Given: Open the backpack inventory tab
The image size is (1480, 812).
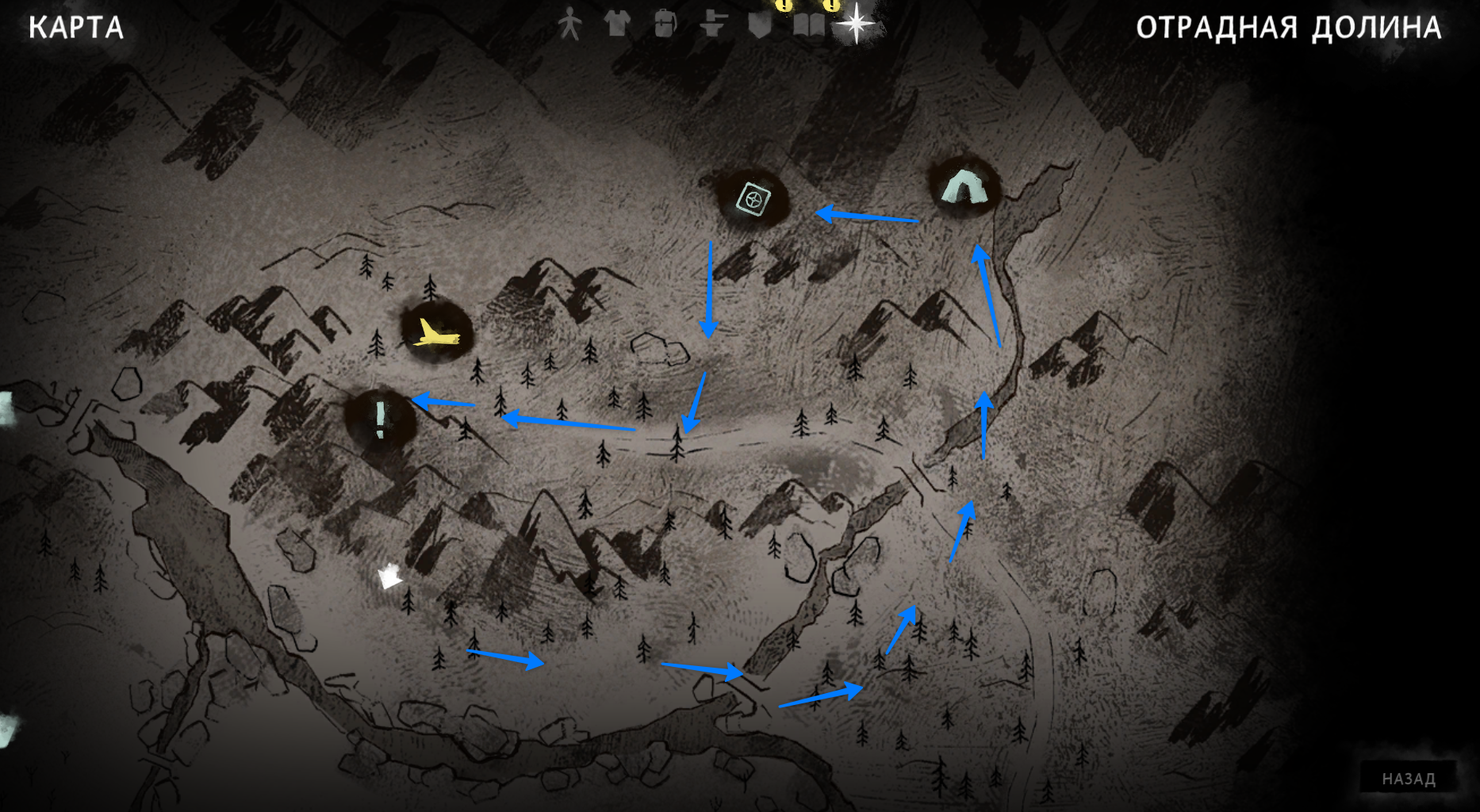Looking at the screenshot, I should click(x=665, y=25).
